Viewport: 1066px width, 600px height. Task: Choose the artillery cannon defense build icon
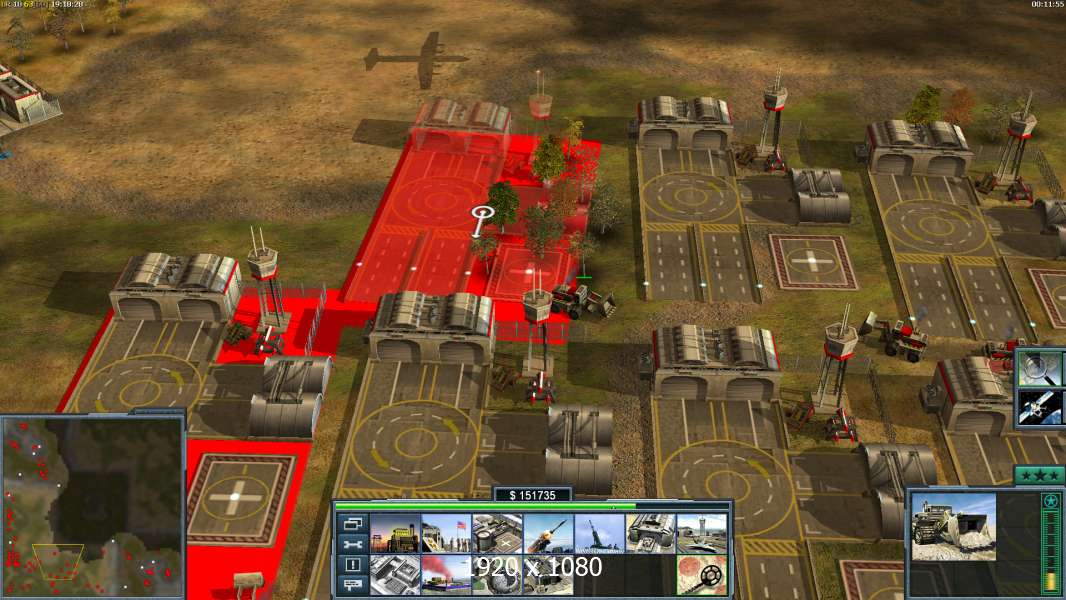coord(599,534)
